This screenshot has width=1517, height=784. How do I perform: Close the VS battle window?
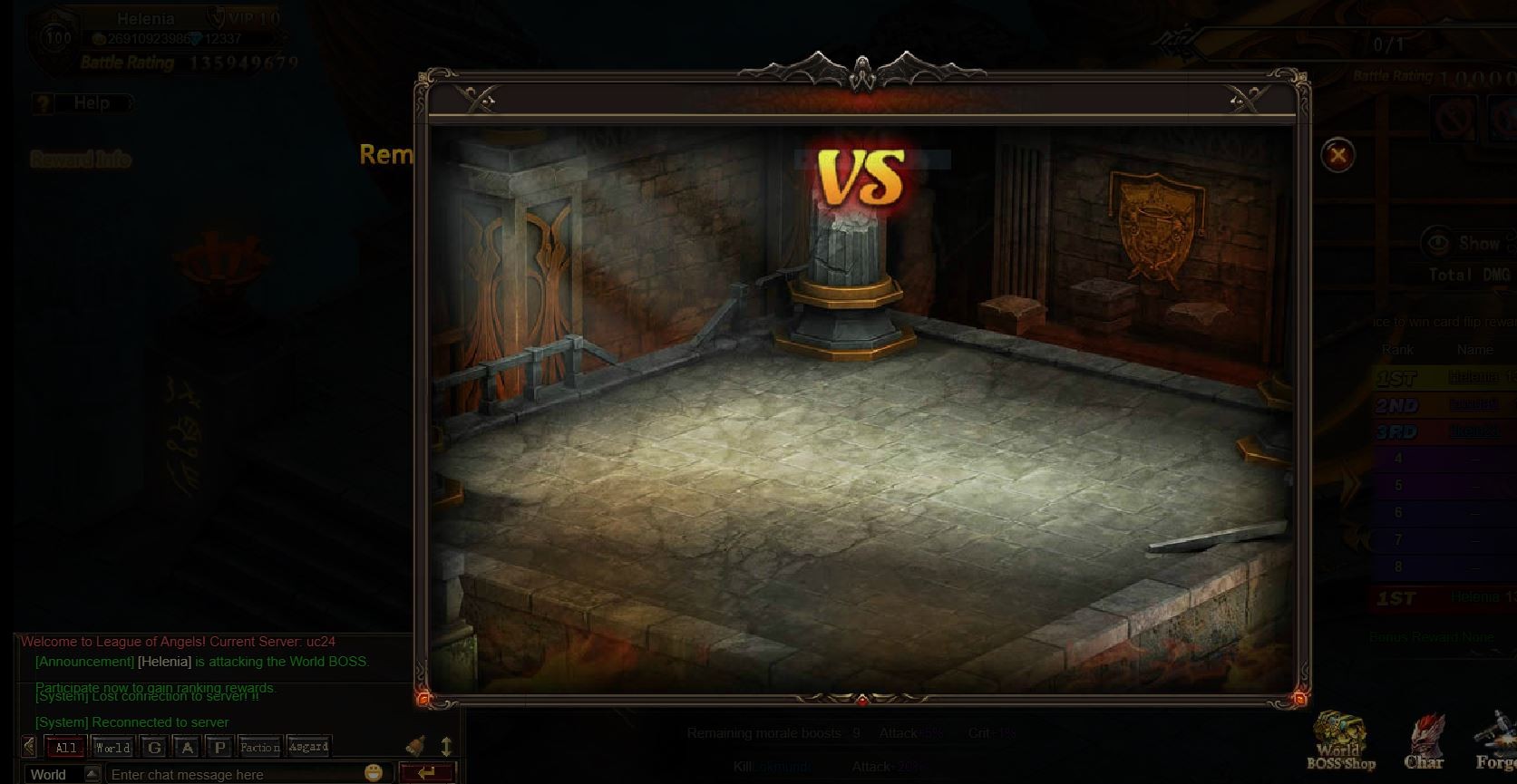click(x=1337, y=155)
